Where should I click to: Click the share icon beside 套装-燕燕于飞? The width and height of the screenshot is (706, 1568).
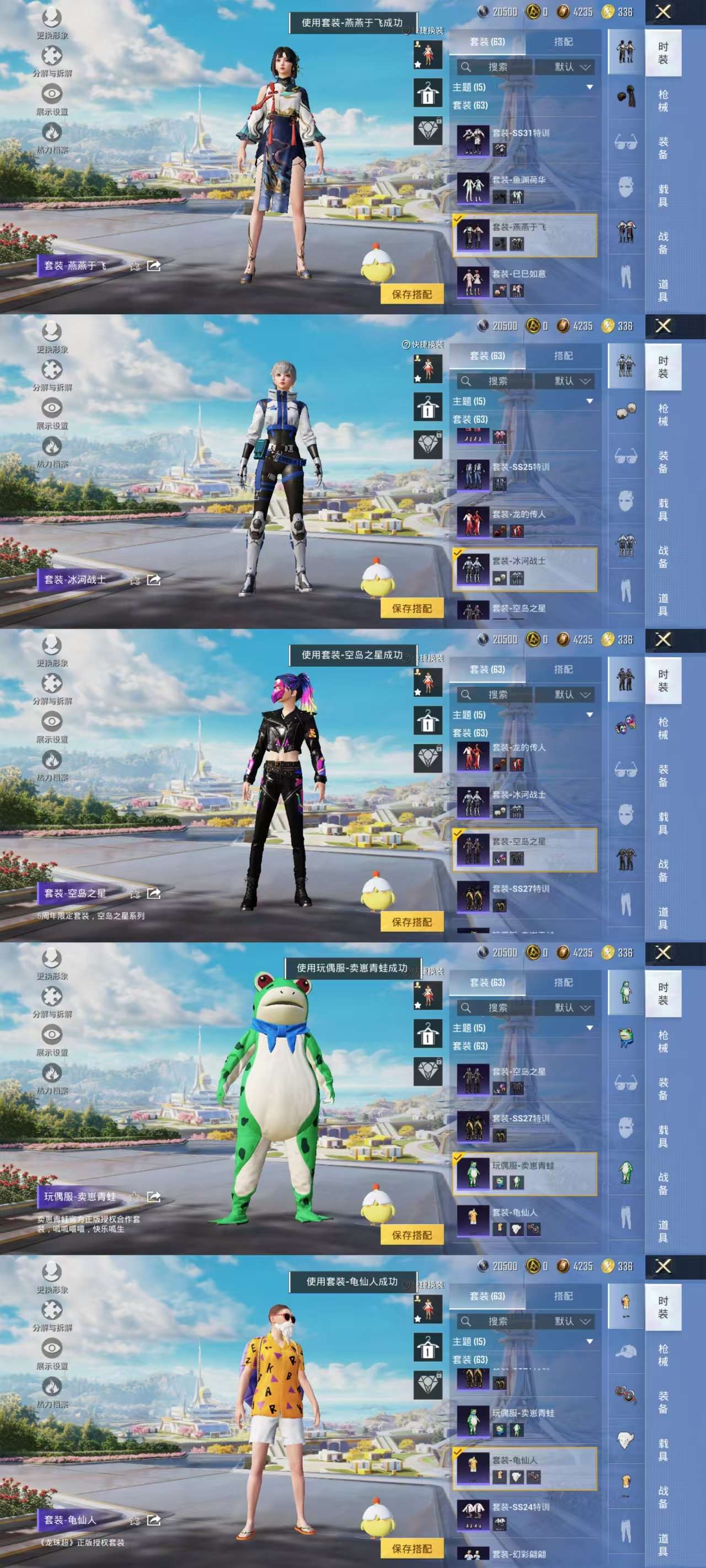click(x=153, y=265)
